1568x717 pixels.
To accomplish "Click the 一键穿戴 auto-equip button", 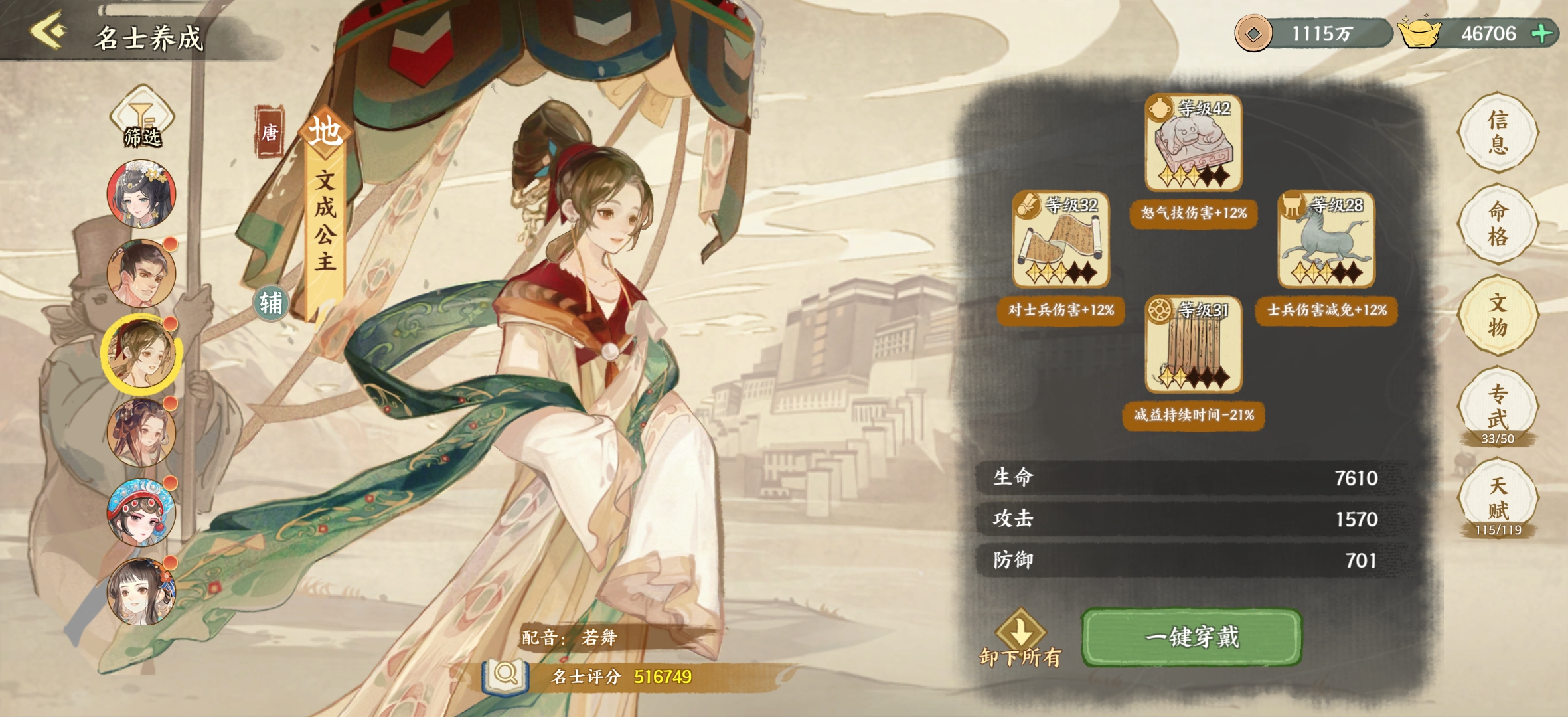I will click(1192, 637).
